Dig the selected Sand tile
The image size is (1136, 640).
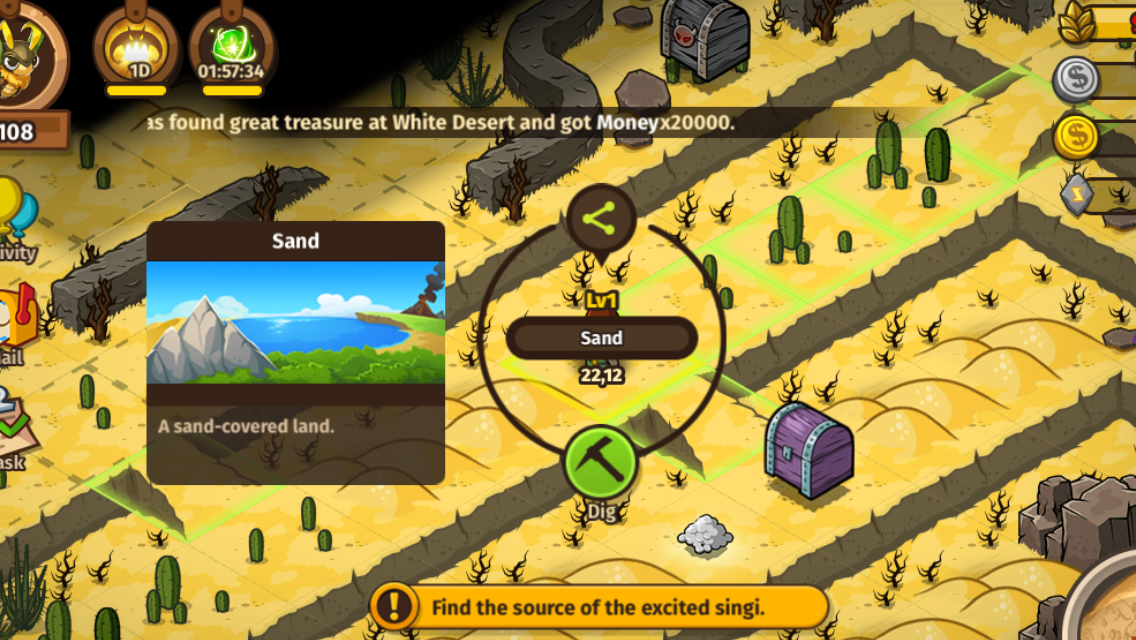pyautogui.click(x=601, y=466)
